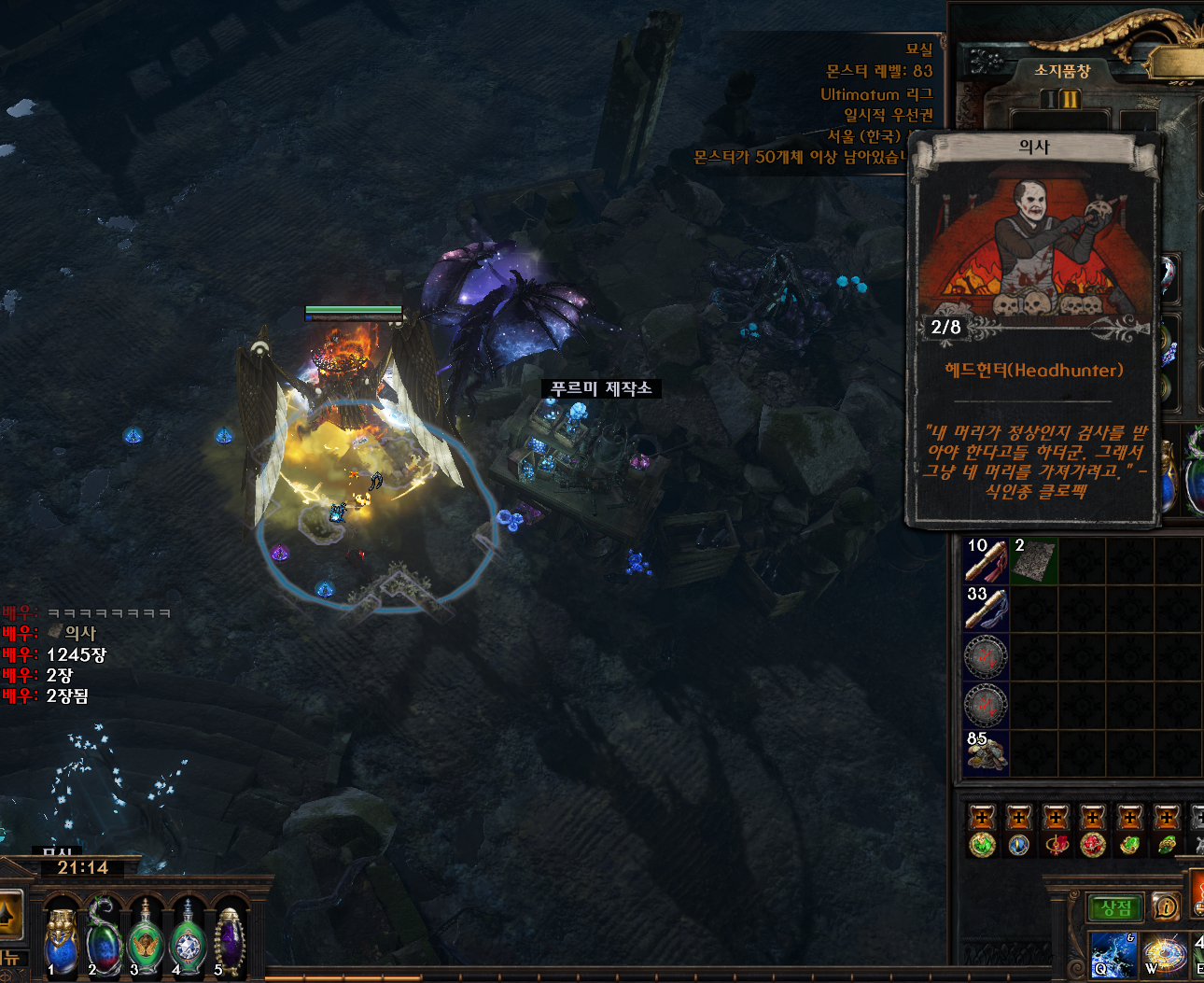Pick the stack of 33 blue-ribbon scrolls
Image resolution: width=1204 pixels, height=983 pixels.
click(x=987, y=609)
